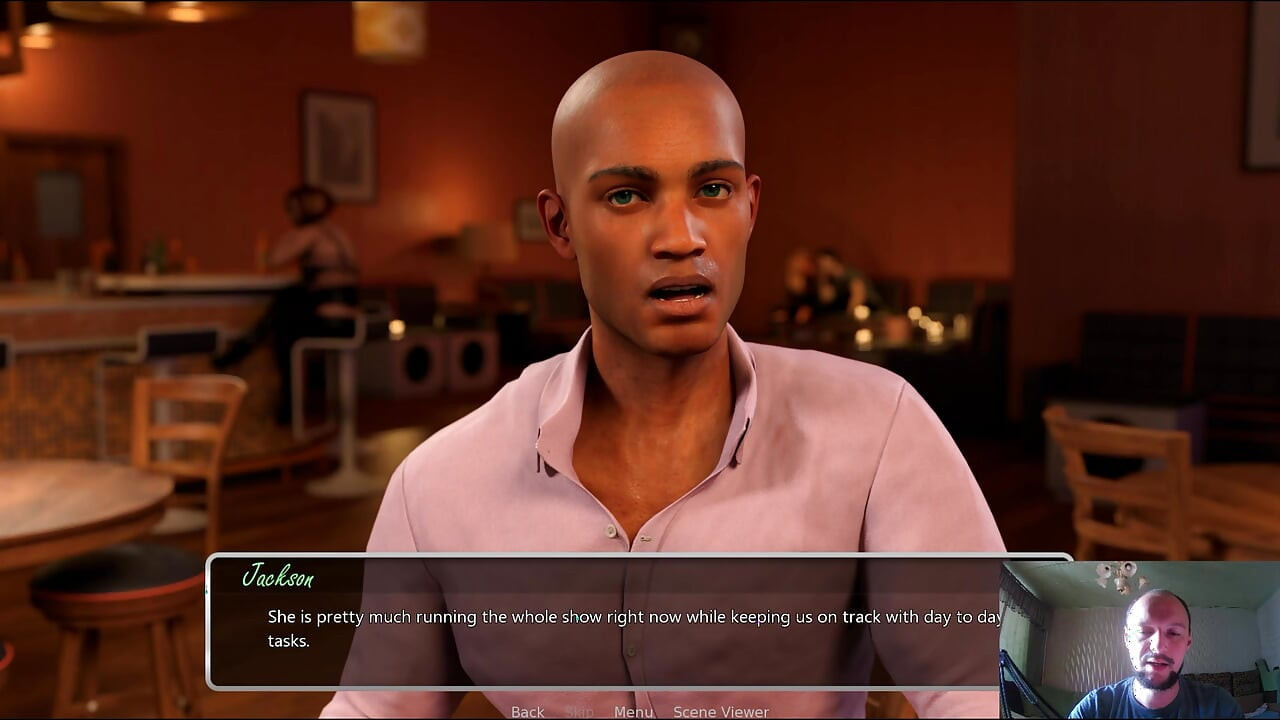1280x720 pixels.
Task: Open the game Menu
Action: (633, 712)
